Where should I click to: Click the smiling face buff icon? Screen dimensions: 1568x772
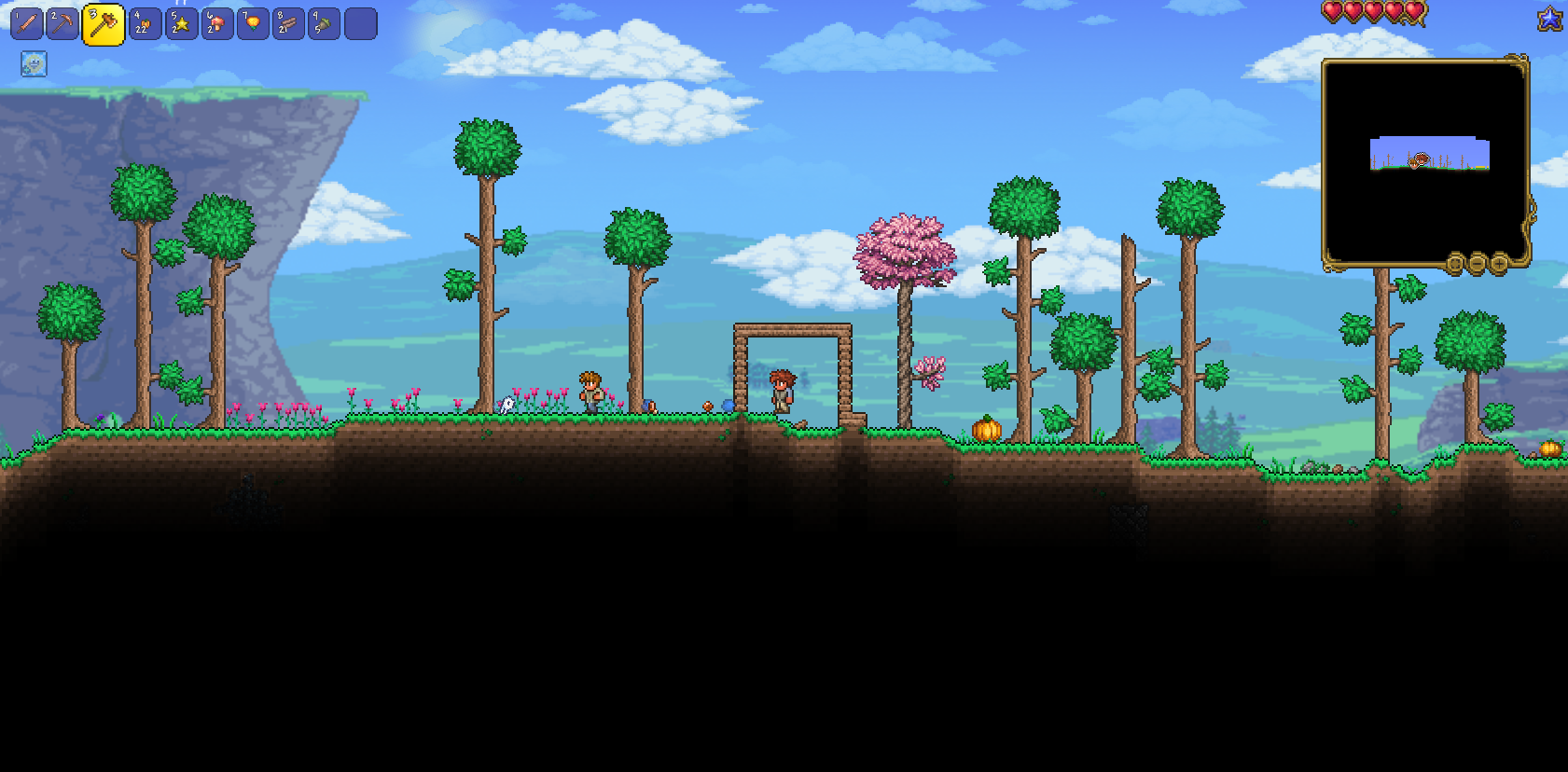pos(34,63)
